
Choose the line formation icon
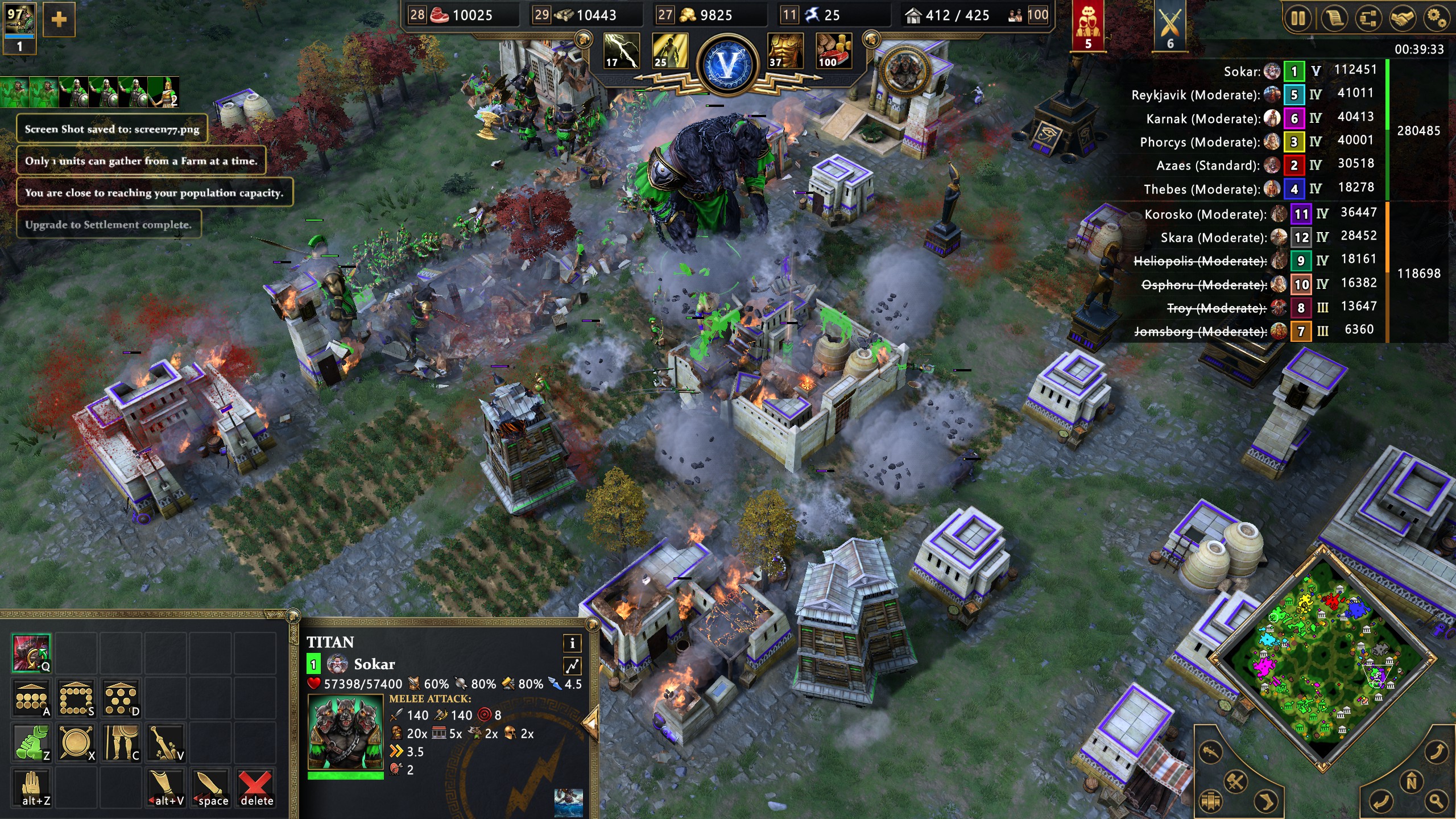click(x=32, y=698)
